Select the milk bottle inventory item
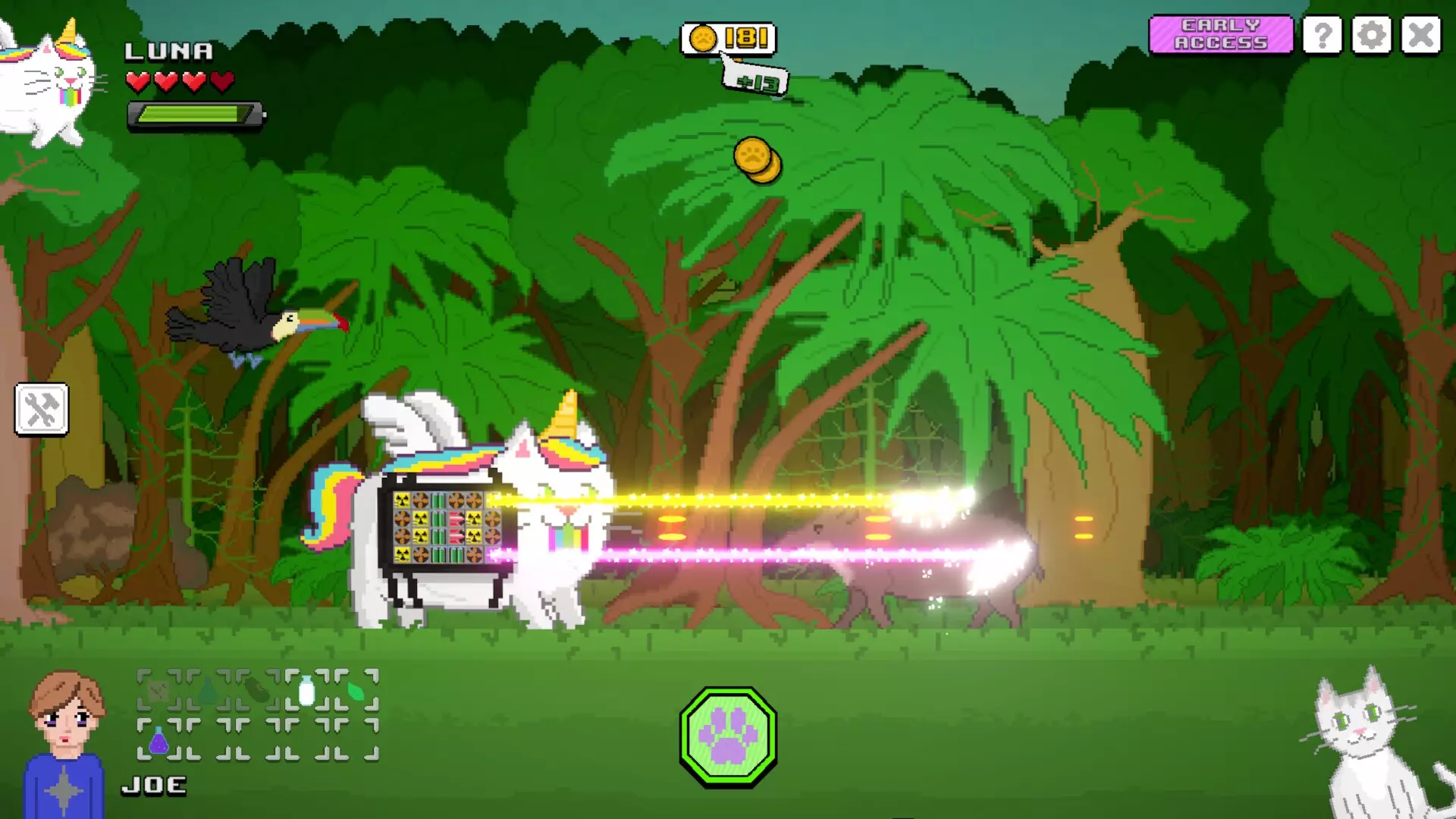1456x819 pixels. (306, 690)
